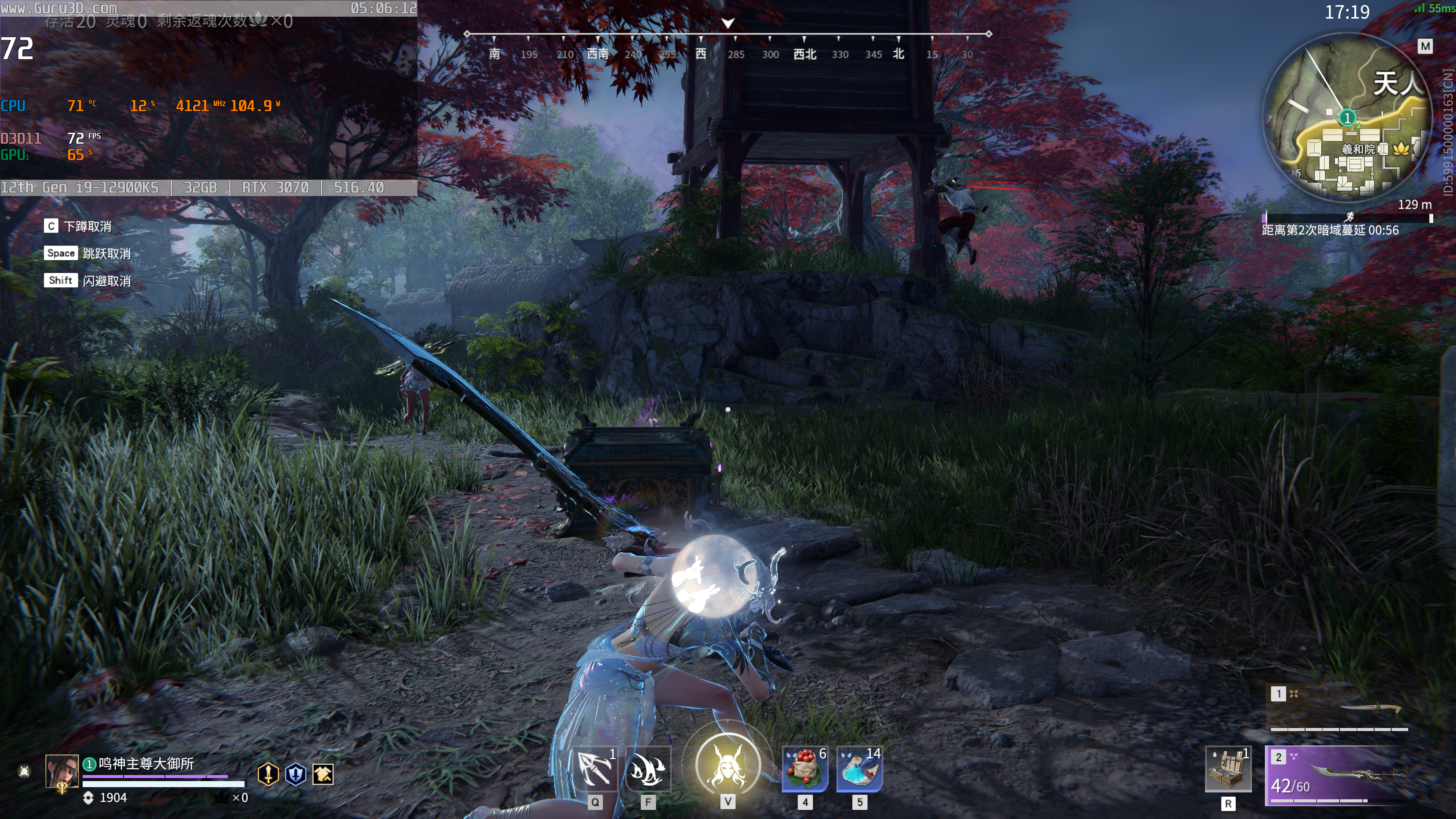Click the 羲和院 location label on minimap
The image size is (1456, 819).
(x=1358, y=149)
